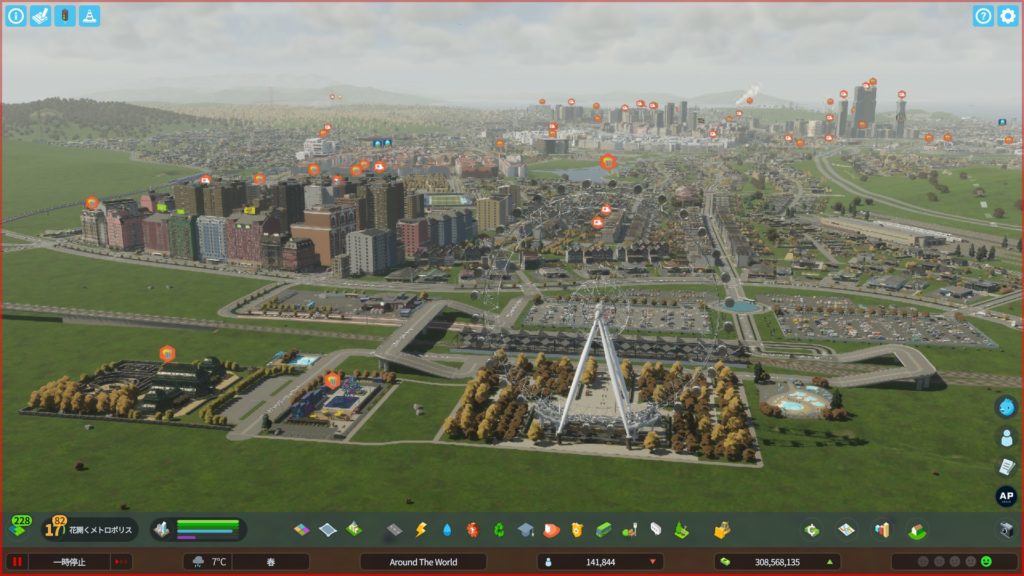Screen dimensions: 1024x576
Task: Open the photo mode camera
Action: 1006,529
